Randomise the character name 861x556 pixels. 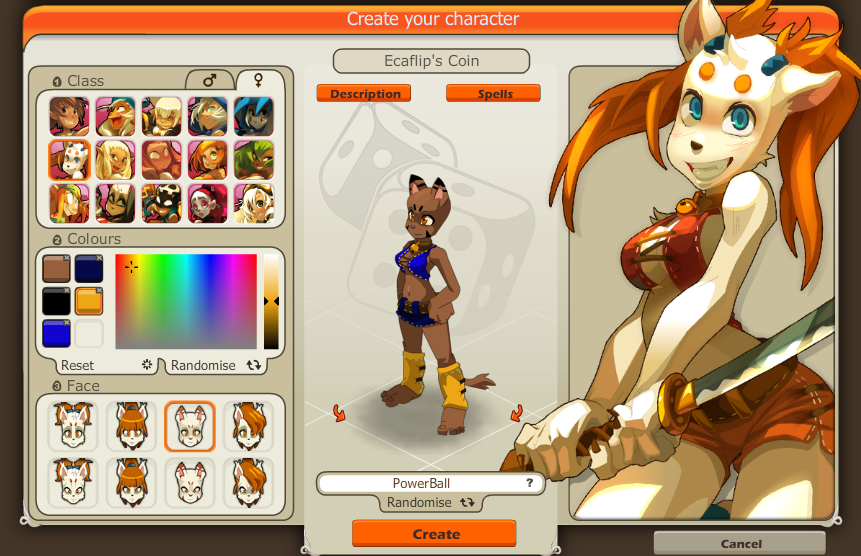tap(431, 503)
